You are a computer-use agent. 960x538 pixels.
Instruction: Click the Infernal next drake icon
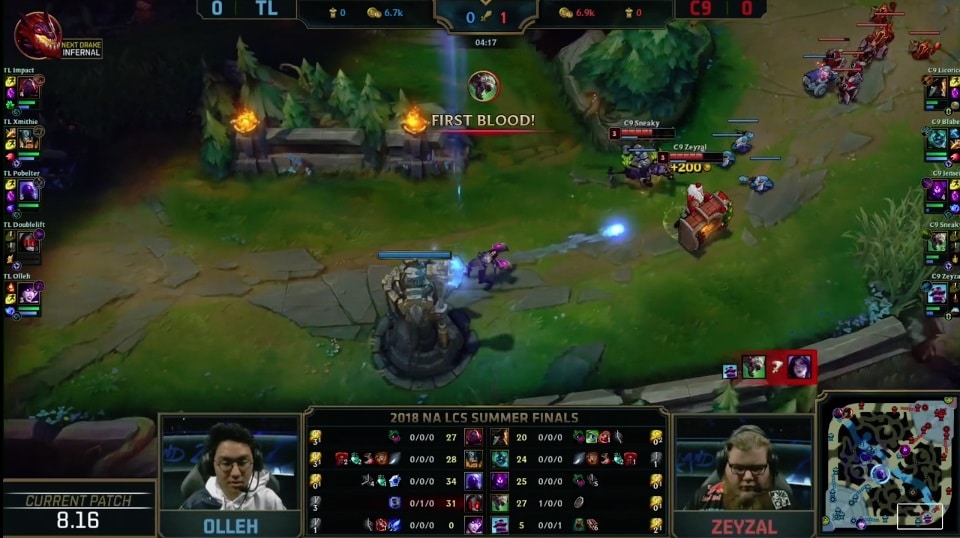point(38,35)
